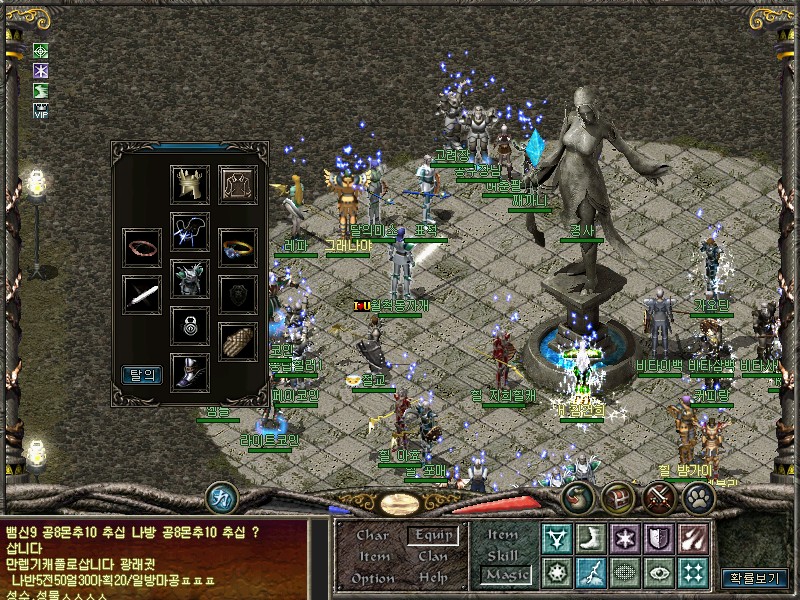The height and width of the screenshot is (600, 800).
Task: Select the blue gem ring slot
Action: click(239, 247)
